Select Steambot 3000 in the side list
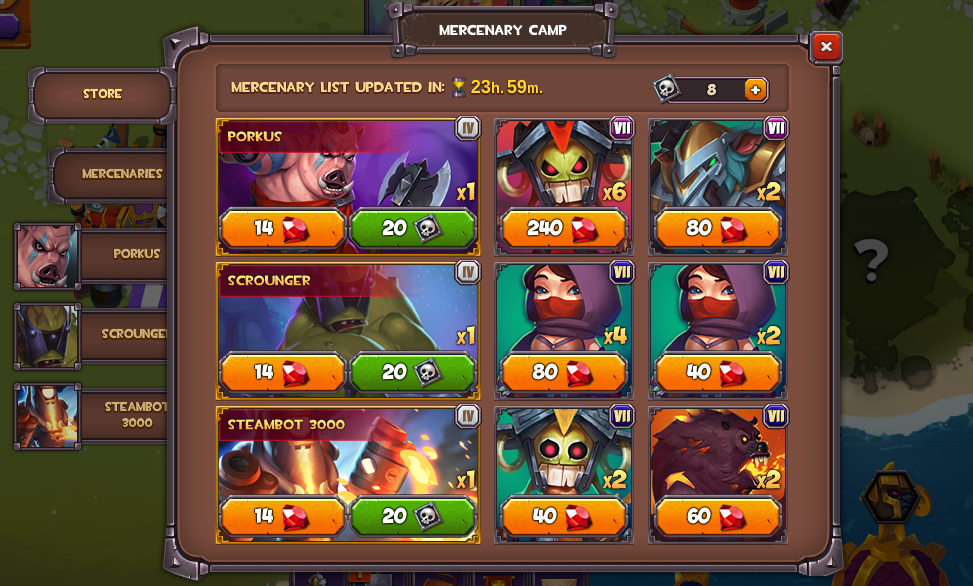Image resolution: width=973 pixels, height=586 pixels. [90, 415]
